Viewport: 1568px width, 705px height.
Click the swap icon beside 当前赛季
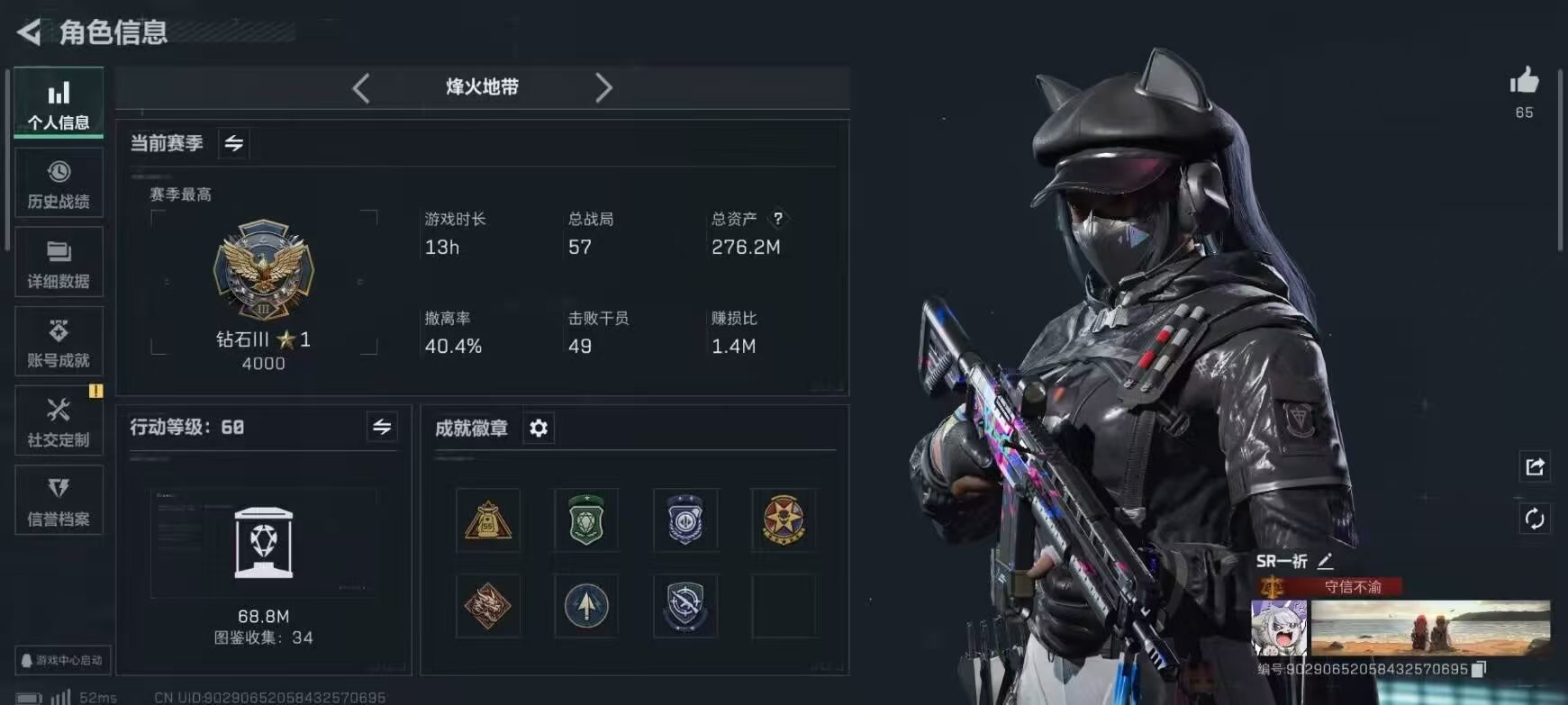[x=233, y=142]
